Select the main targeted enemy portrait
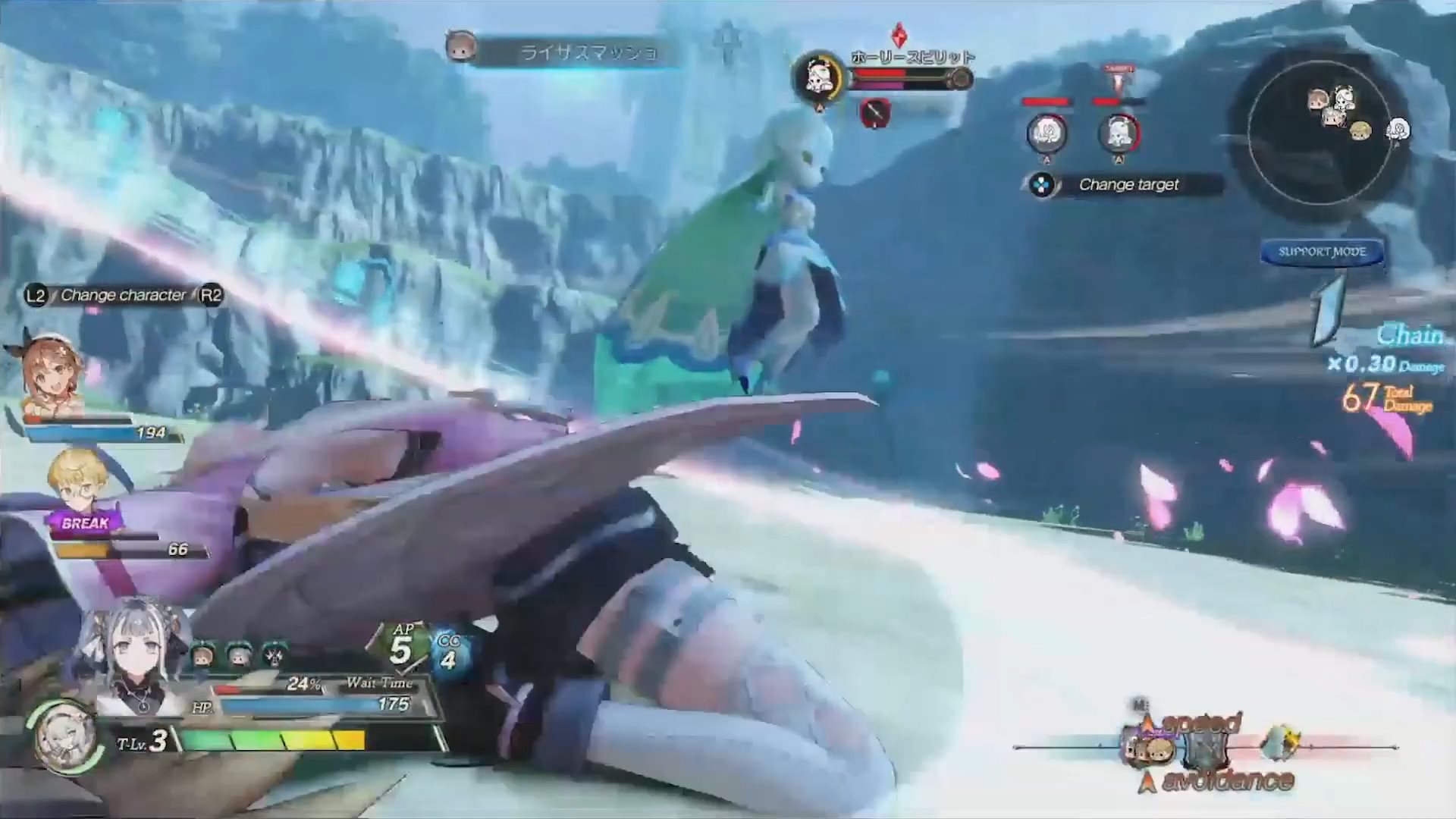The height and width of the screenshot is (819, 1456). point(819,77)
